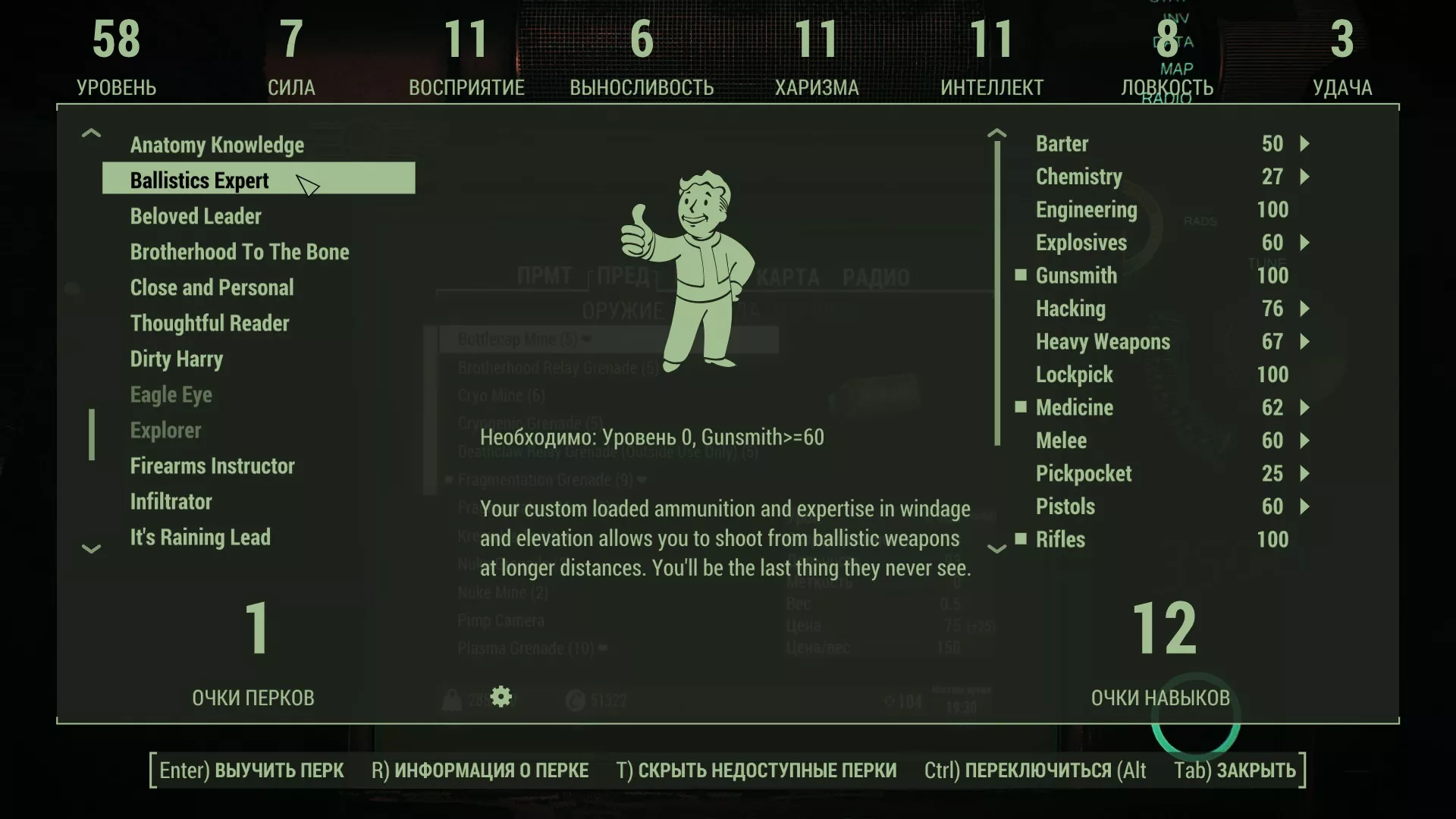Add a point to Hacking via arrow
This screenshot has width=1456, height=819.
click(x=1304, y=309)
